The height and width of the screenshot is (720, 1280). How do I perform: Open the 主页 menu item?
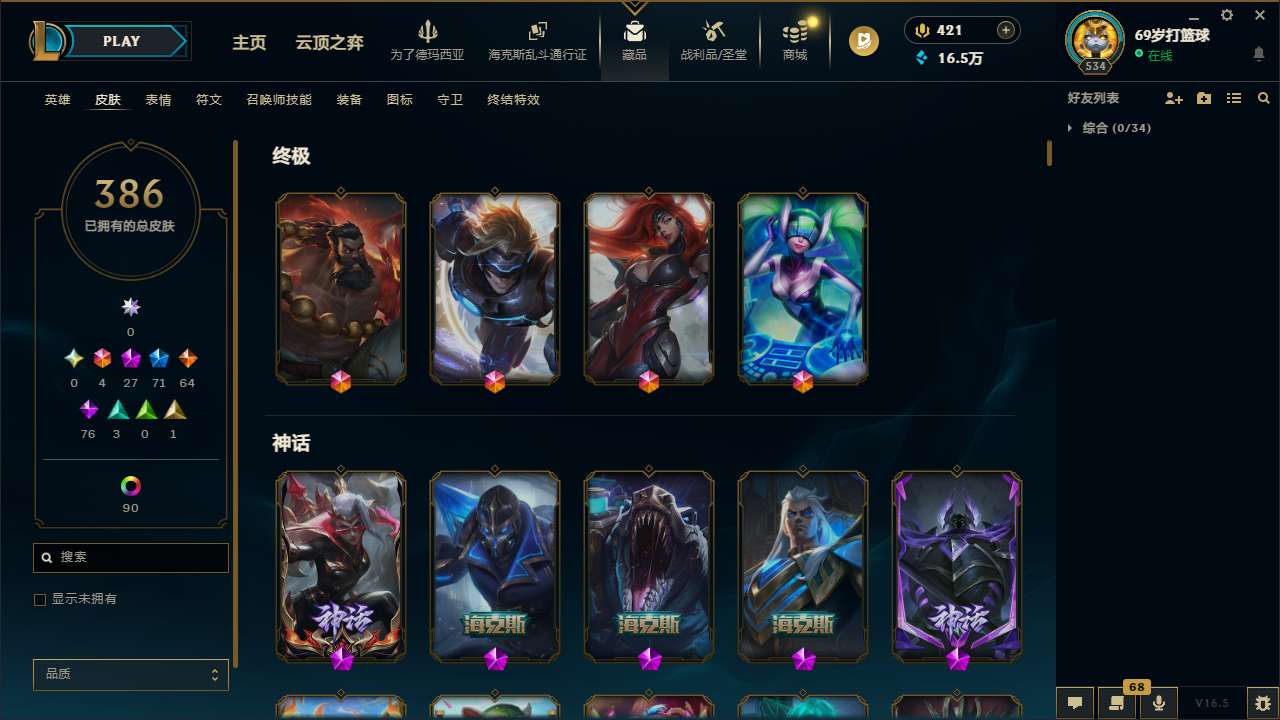pos(249,41)
